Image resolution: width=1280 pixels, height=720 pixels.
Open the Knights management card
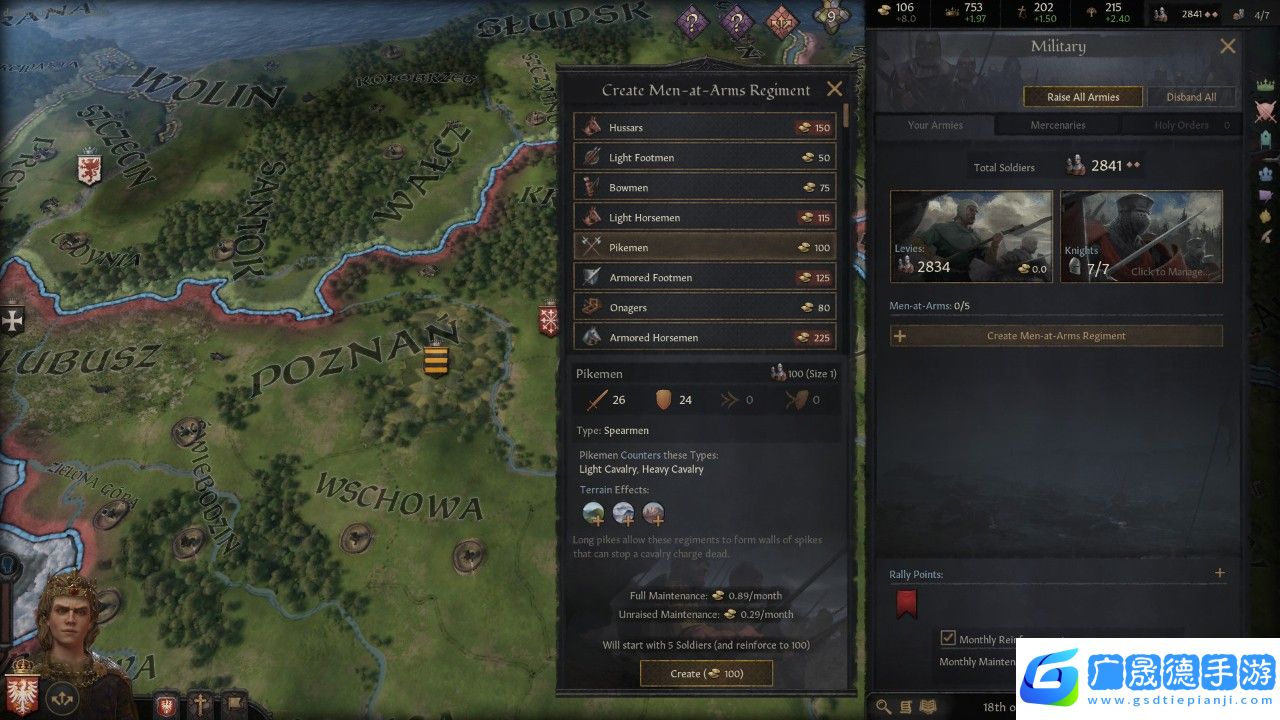tap(1141, 236)
